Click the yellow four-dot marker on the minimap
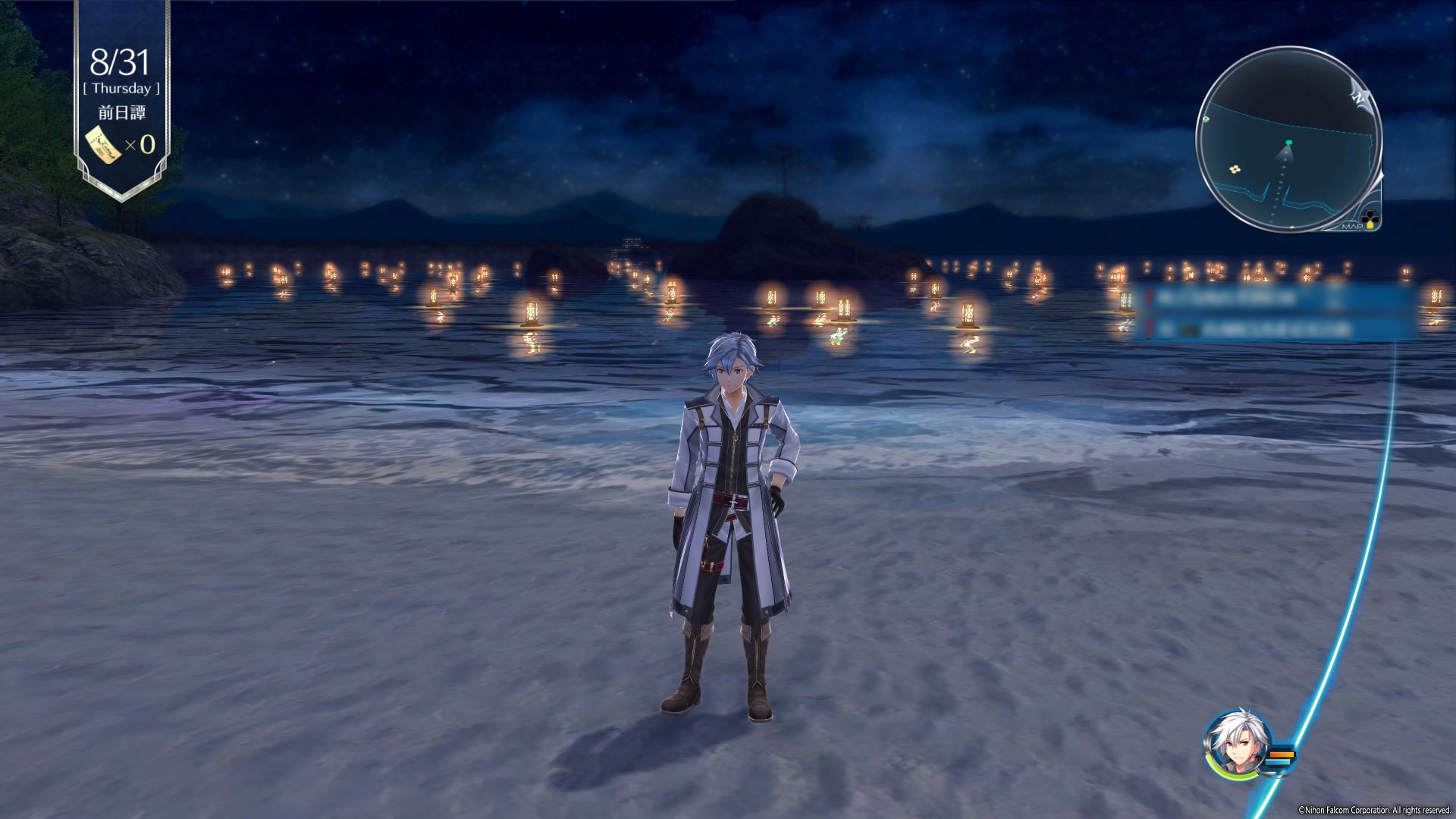Screen dimensions: 1456x819 pos(1235,169)
